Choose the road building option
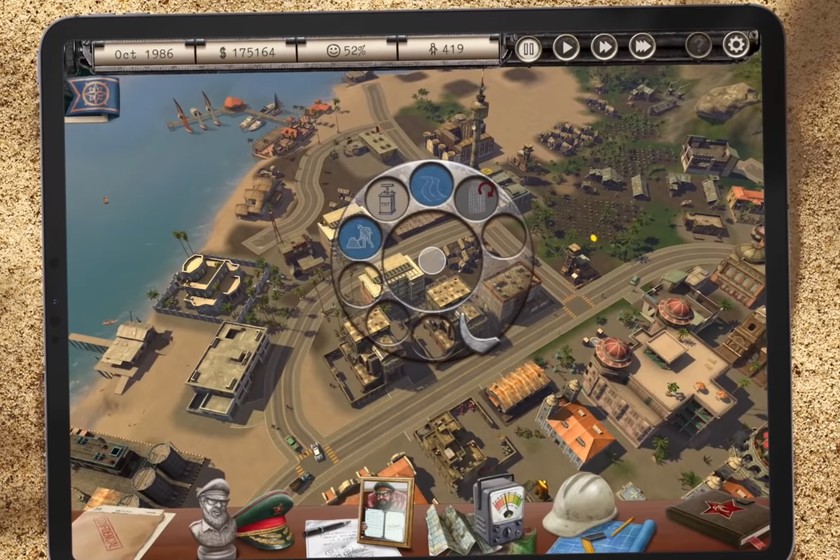 coord(431,185)
